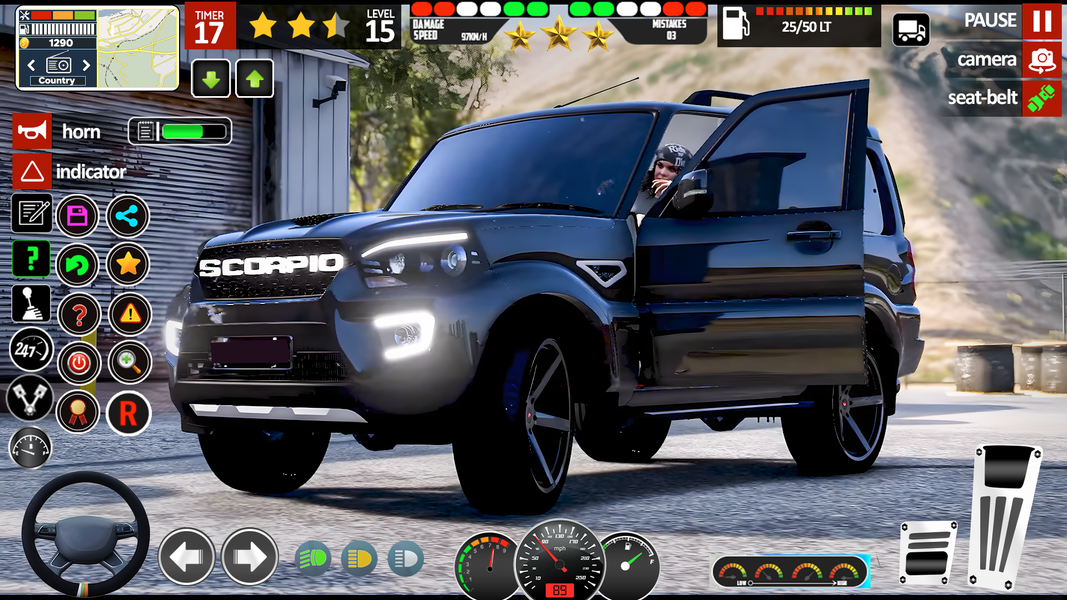
Task: Click the green up arrow button
Action: point(254,78)
